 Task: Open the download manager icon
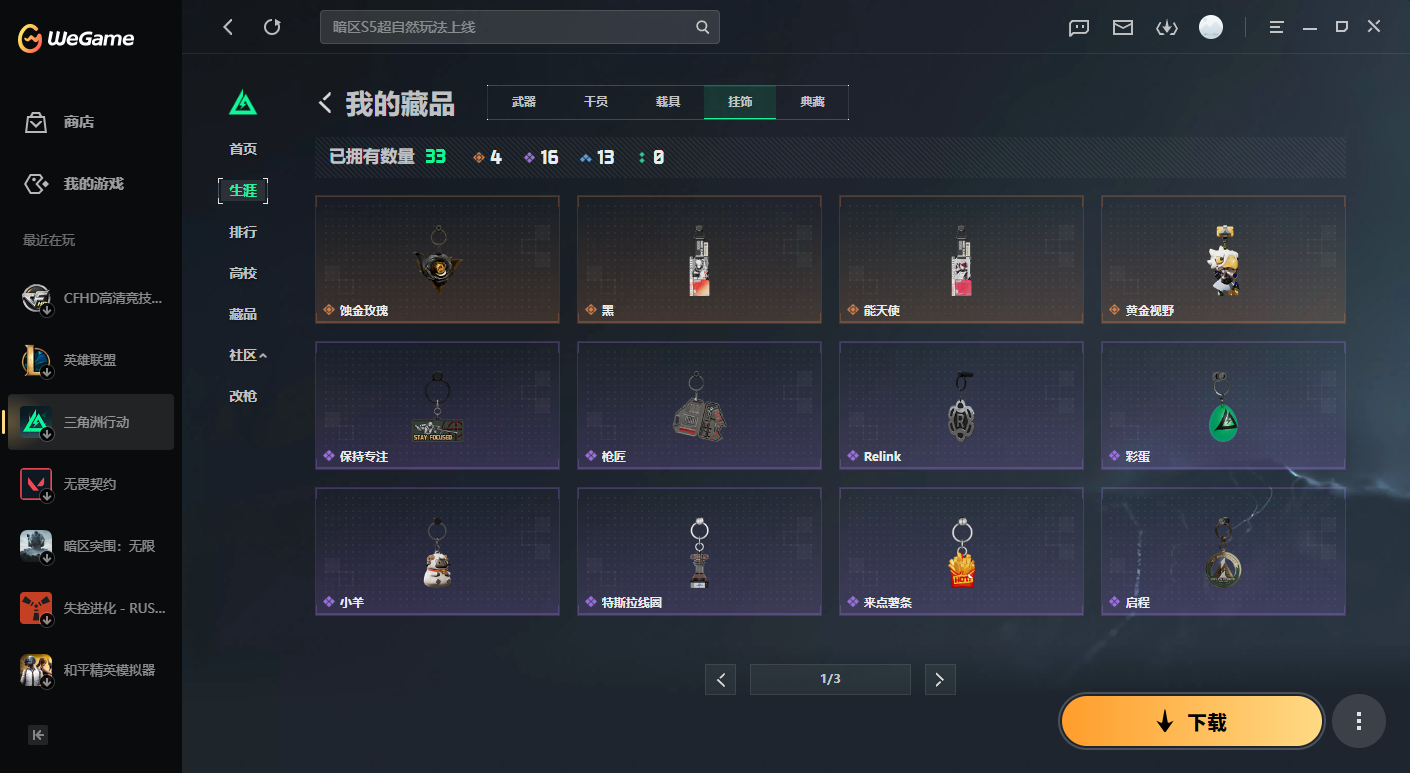tap(1166, 27)
